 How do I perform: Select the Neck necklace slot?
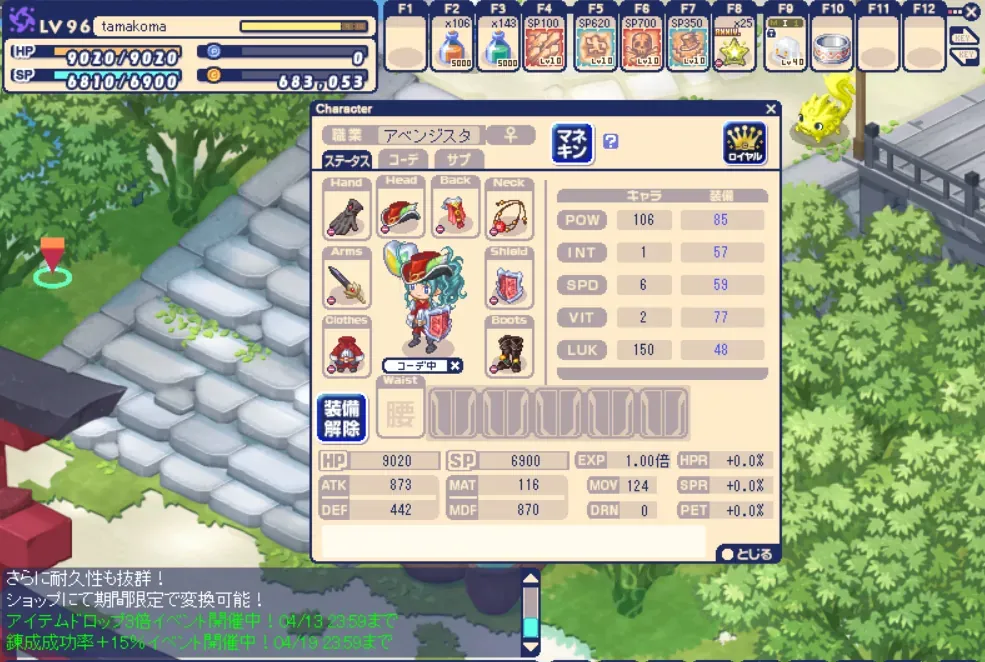click(508, 208)
